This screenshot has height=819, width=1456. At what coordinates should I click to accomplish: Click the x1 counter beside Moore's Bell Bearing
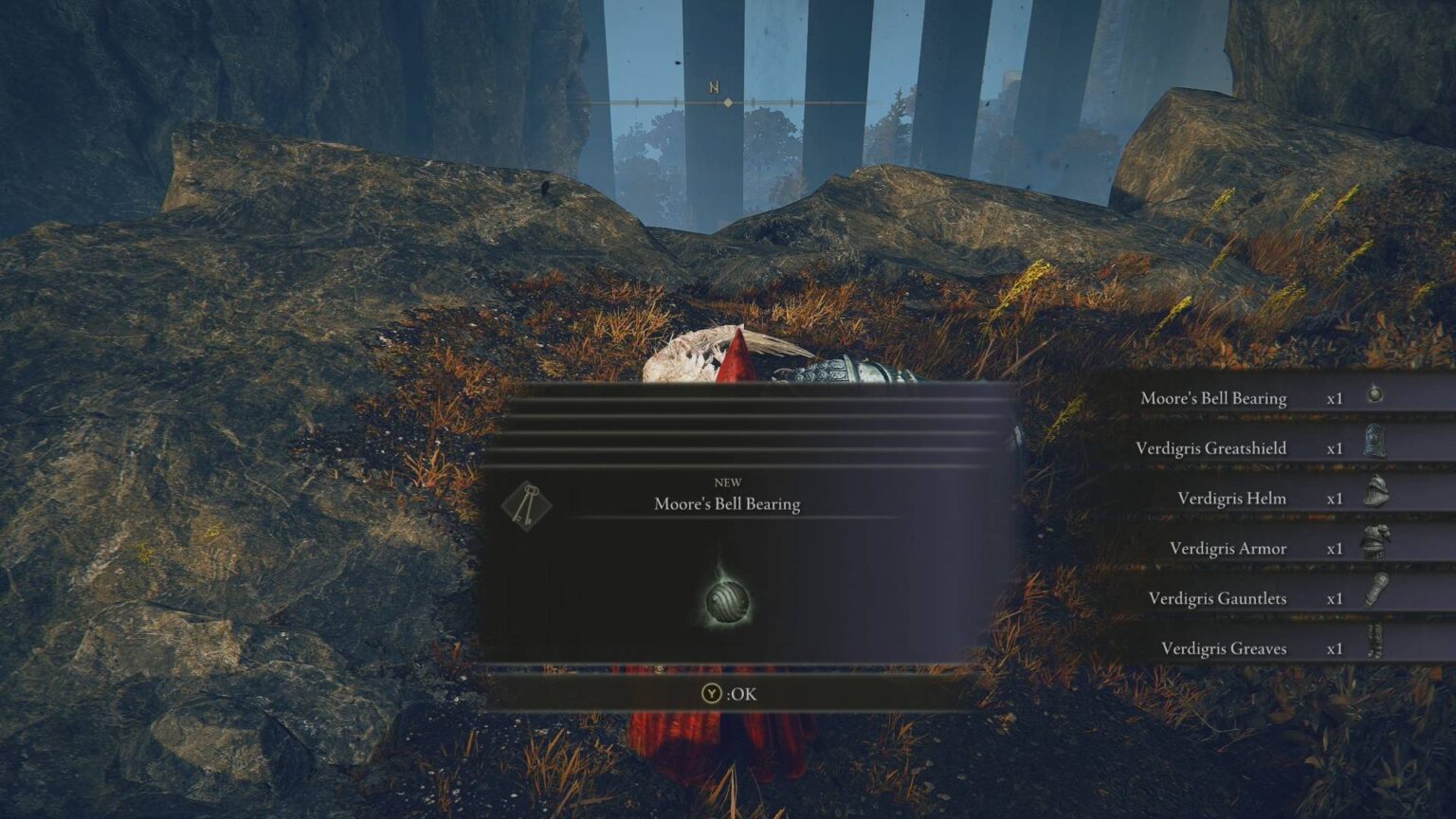(1335, 398)
